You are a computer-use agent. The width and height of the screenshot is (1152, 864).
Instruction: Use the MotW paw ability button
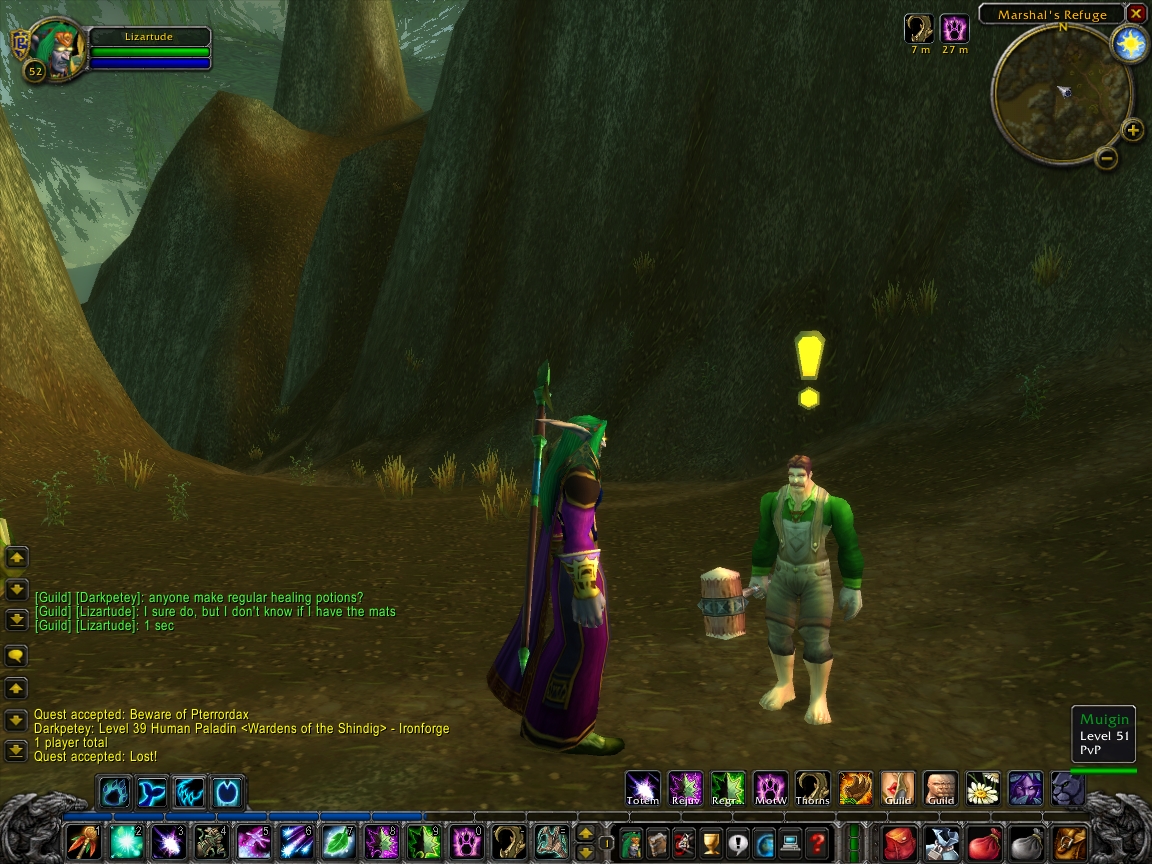(770, 788)
